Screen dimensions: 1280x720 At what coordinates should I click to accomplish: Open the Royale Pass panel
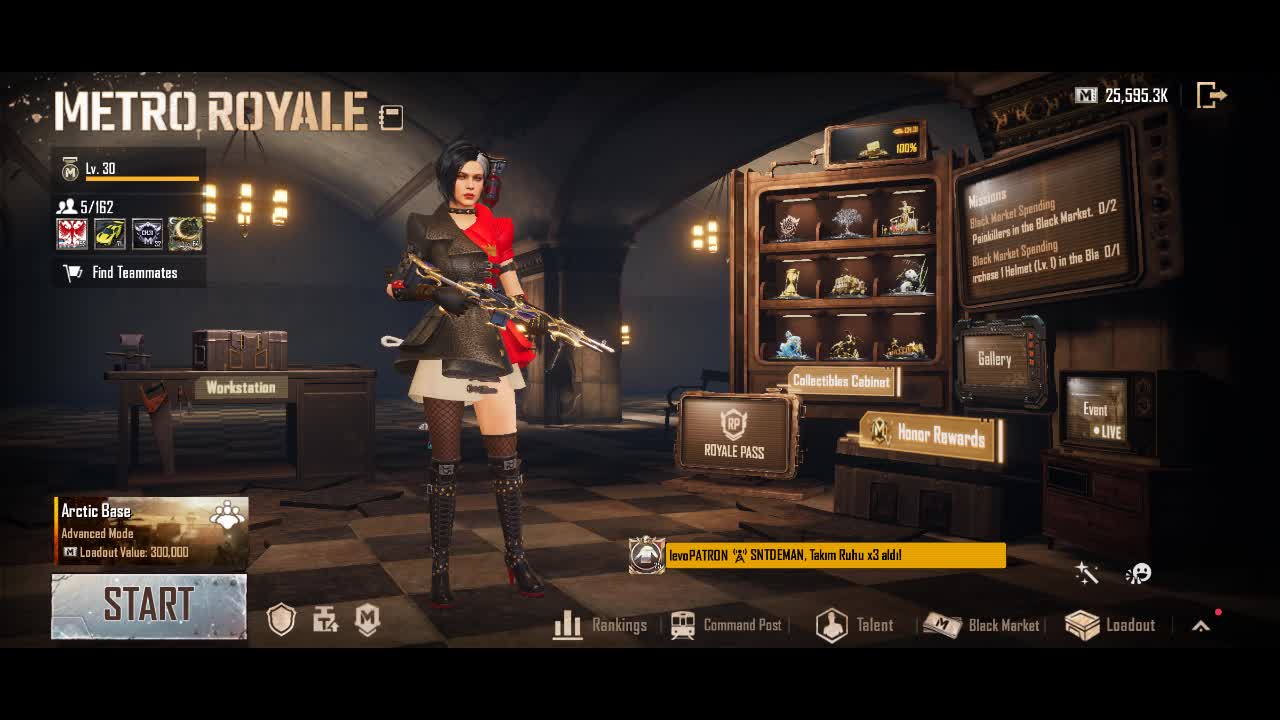point(734,436)
